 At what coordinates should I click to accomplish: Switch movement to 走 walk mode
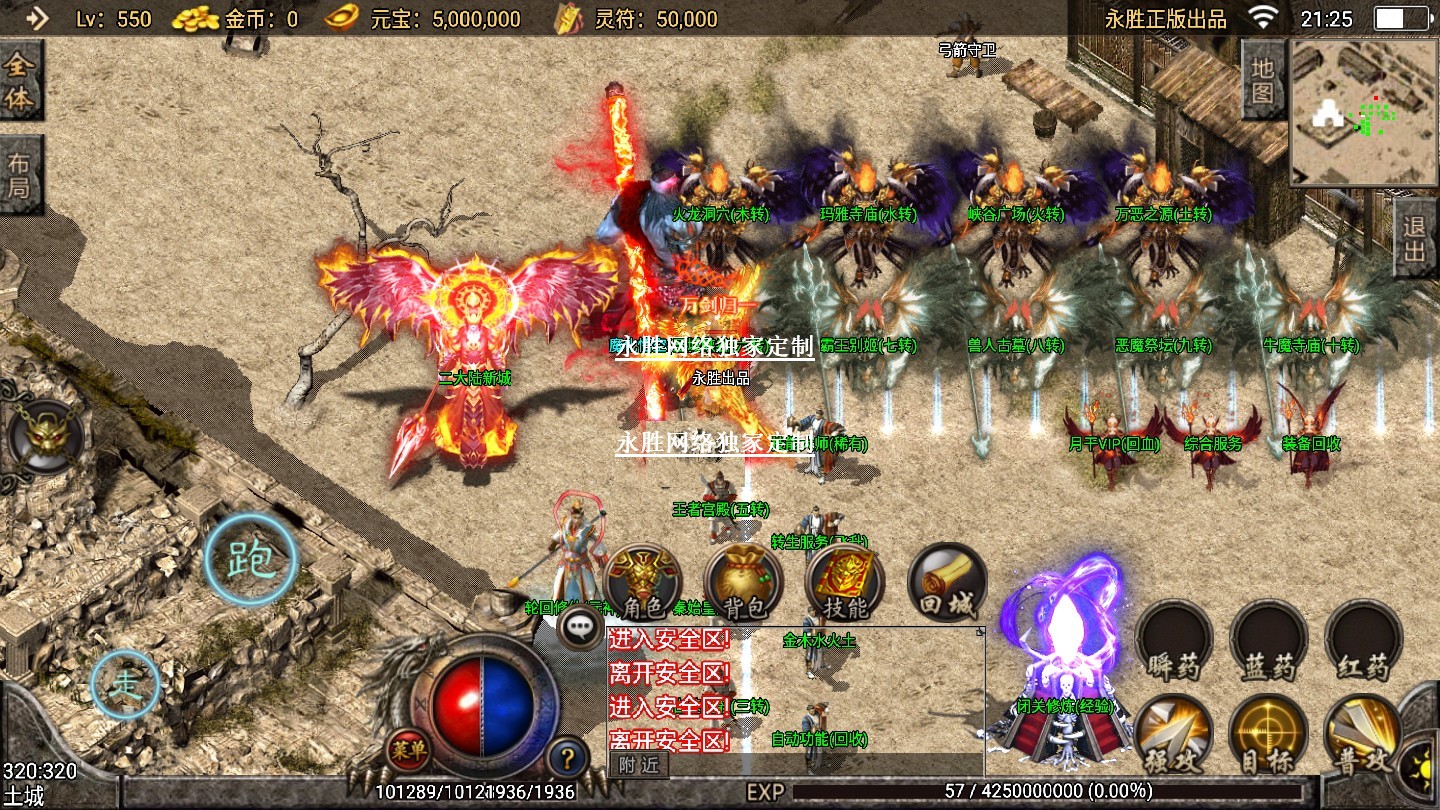coord(125,685)
